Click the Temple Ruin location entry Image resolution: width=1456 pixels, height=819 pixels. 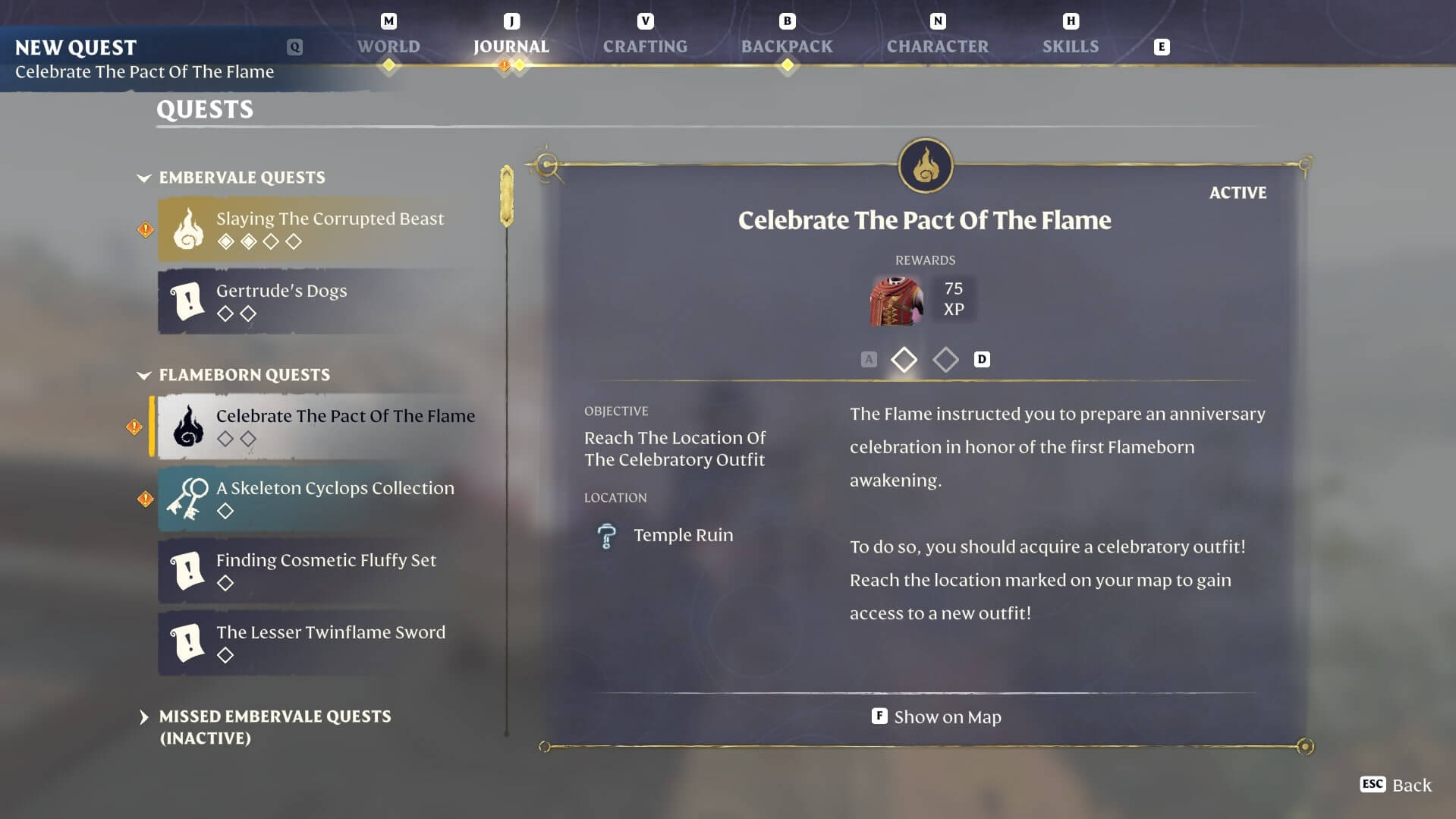[x=683, y=535]
